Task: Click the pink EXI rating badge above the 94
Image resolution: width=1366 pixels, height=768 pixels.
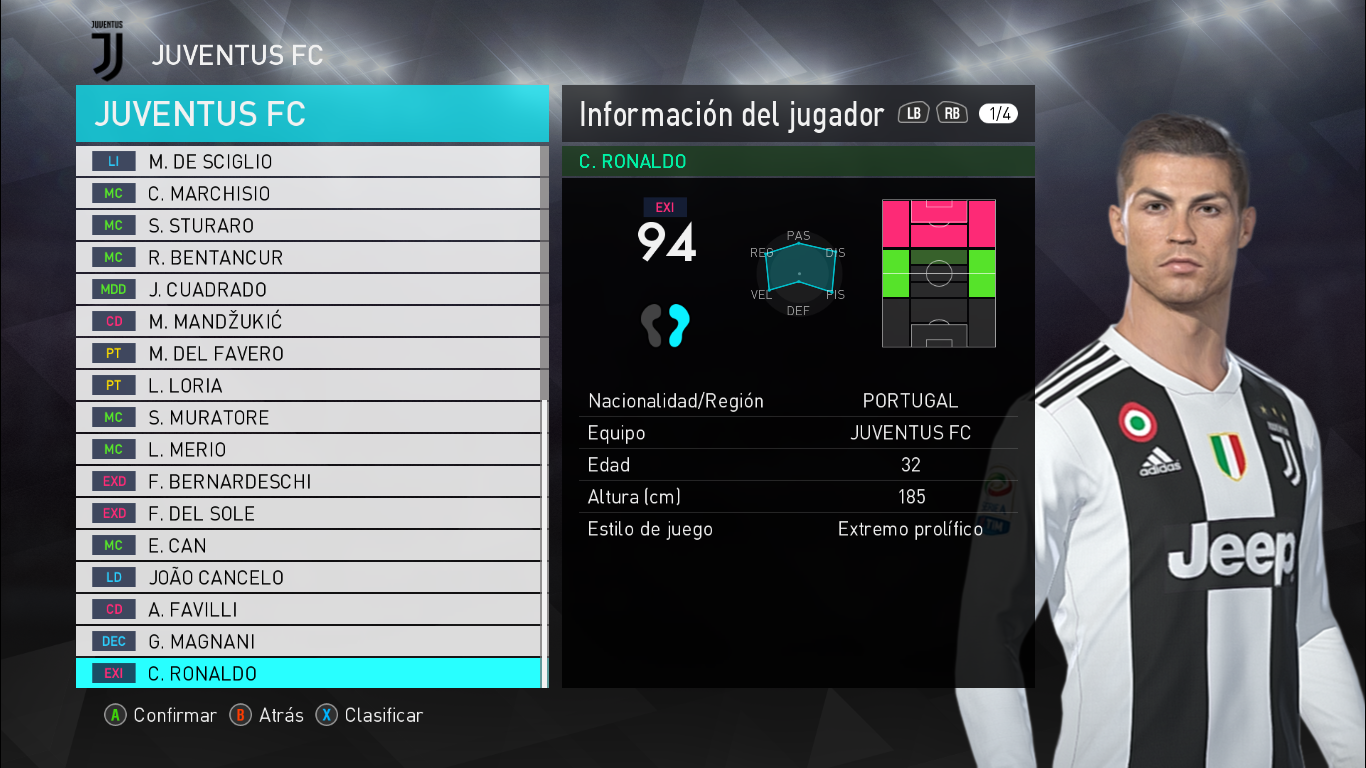Action: 666,207
